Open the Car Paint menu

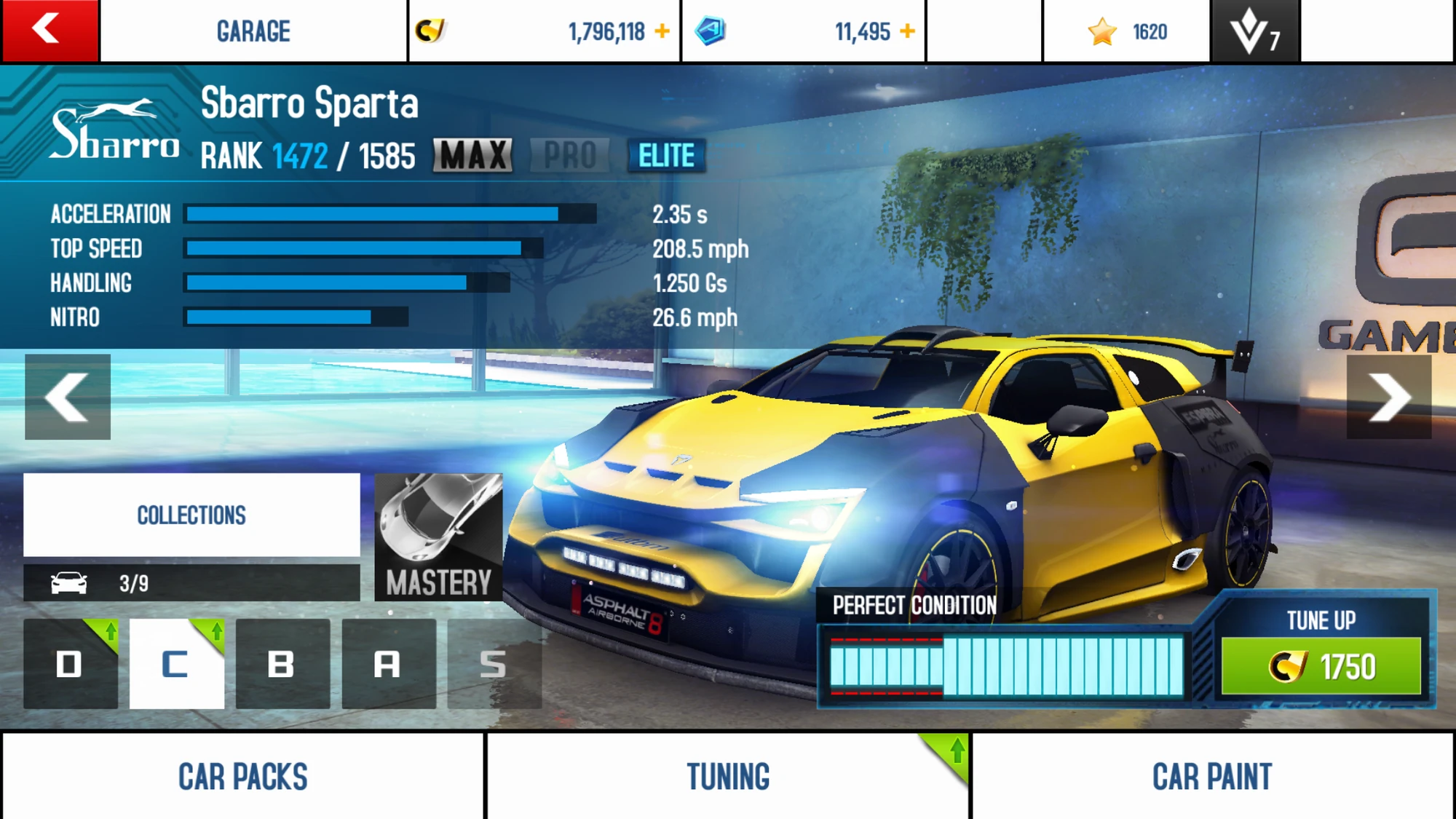pyautogui.click(x=1212, y=776)
